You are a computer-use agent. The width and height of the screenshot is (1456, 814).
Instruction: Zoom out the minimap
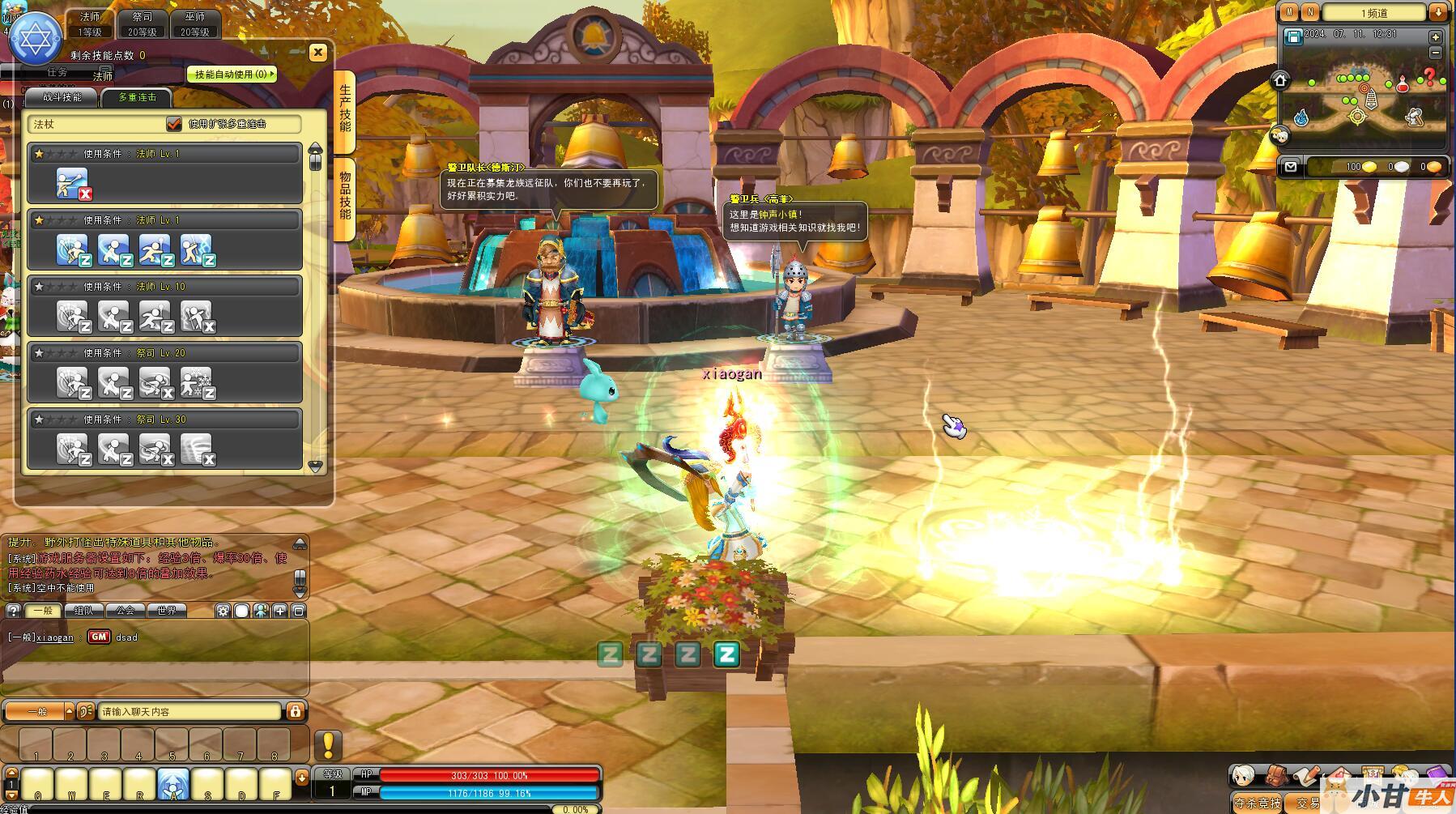(x=1436, y=53)
